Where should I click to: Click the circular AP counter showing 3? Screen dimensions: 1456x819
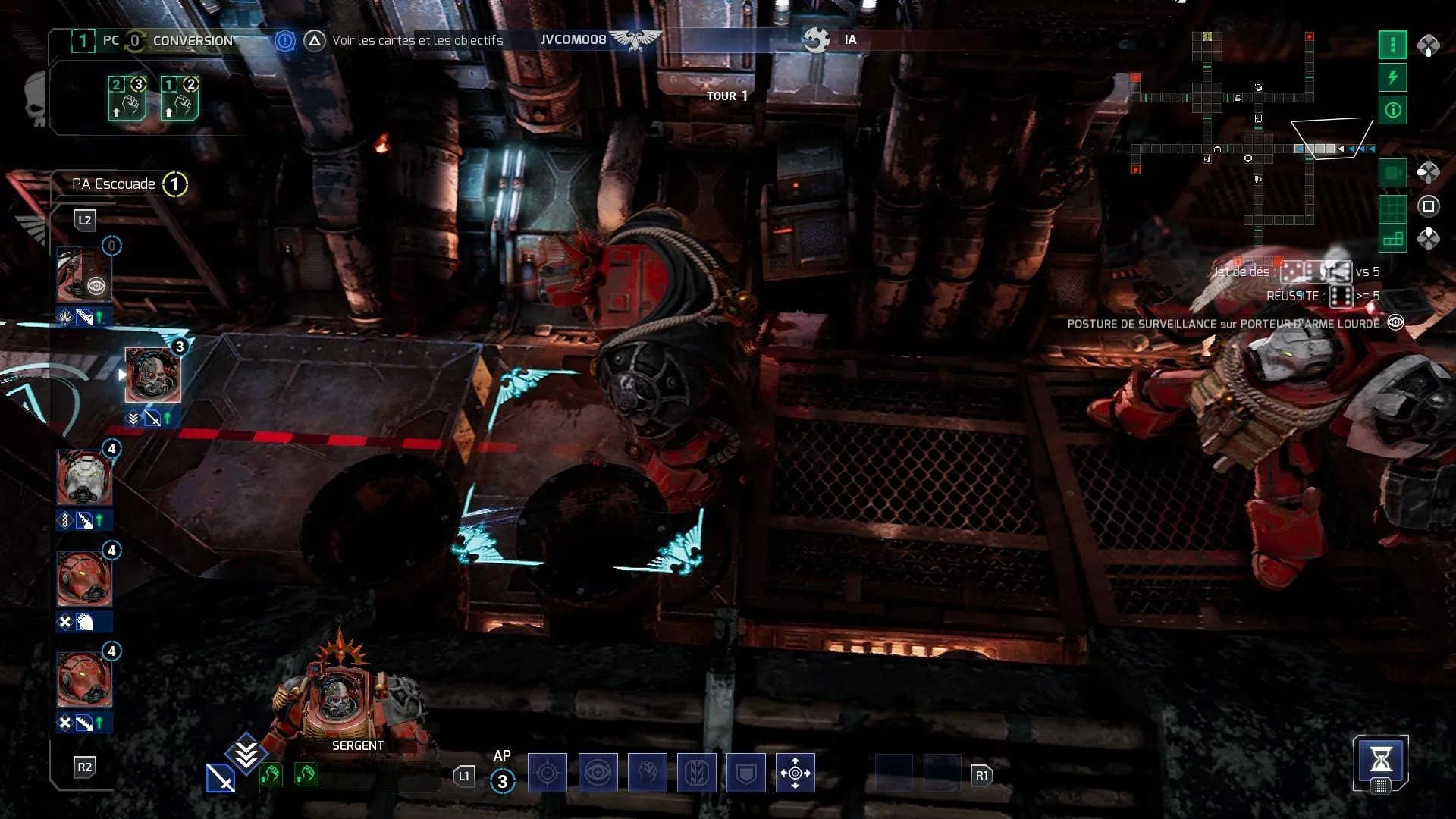(502, 781)
